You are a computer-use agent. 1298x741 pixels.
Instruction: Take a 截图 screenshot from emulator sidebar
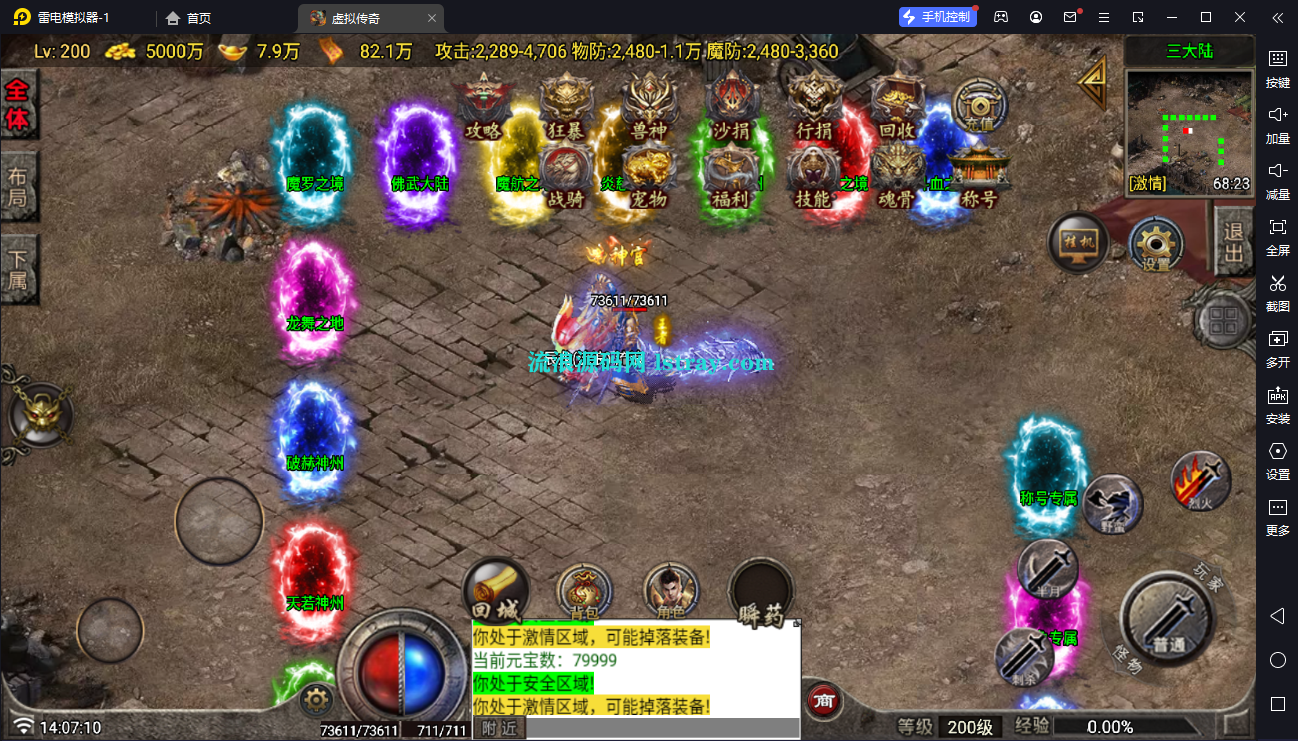point(1277,292)
